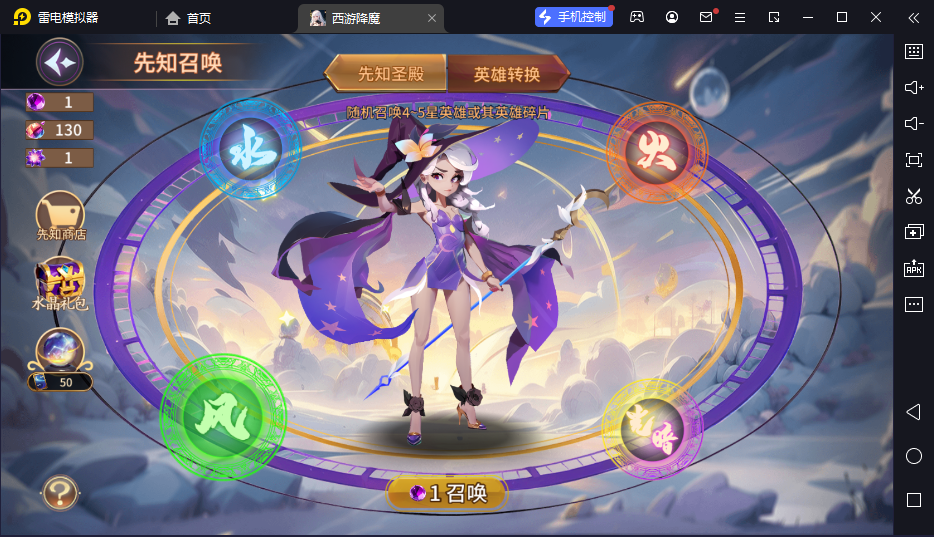Click the crystal ball icon showing 50
Screen dimensions: 934x537
click(60, 352)
